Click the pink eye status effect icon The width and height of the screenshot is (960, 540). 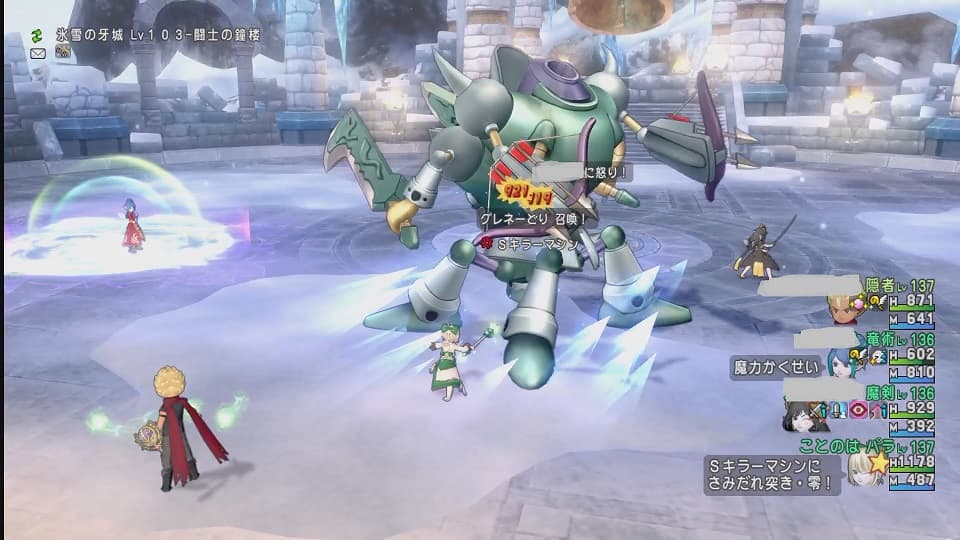tap(859, 410)
